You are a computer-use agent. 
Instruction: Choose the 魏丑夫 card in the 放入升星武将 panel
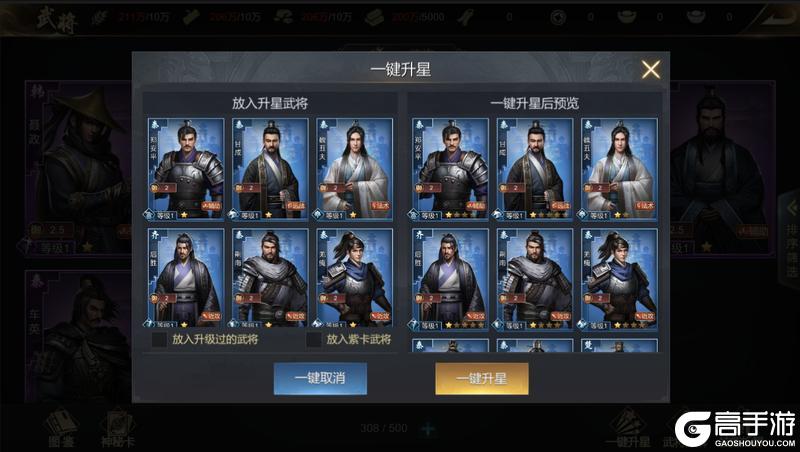[x=354, y=168]
